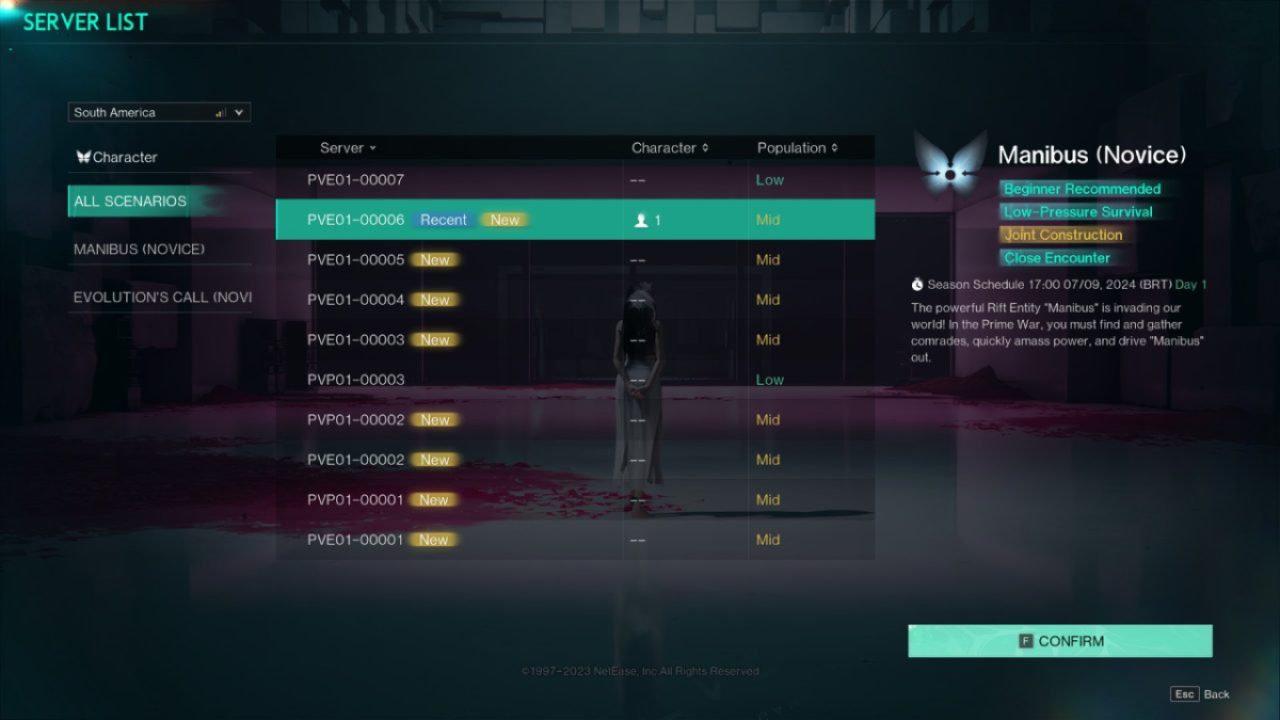
Task: Select server row PVE01-00007
Action: click(x=450, y=179)
